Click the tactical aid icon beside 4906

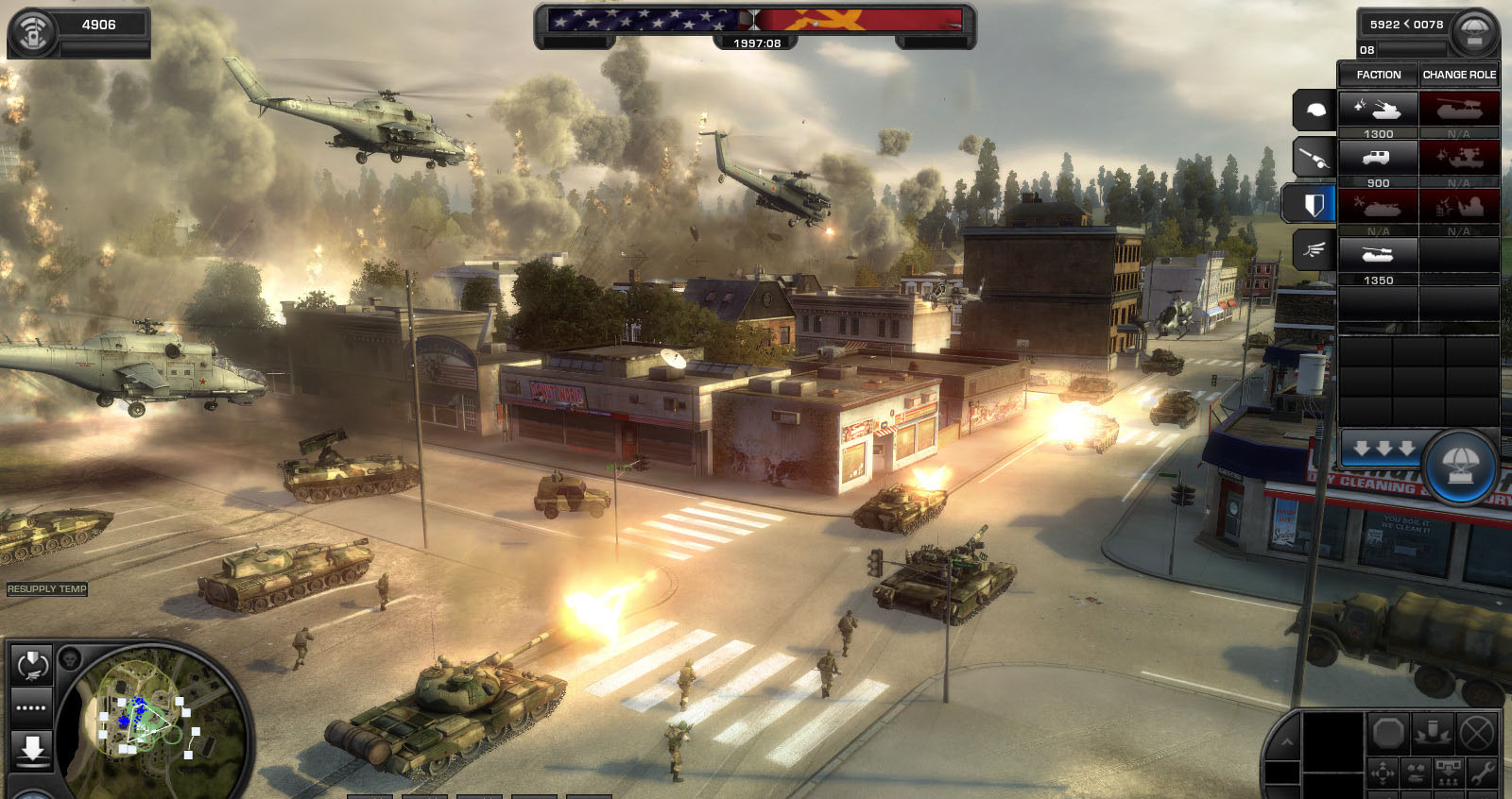(x=33, y=33)
